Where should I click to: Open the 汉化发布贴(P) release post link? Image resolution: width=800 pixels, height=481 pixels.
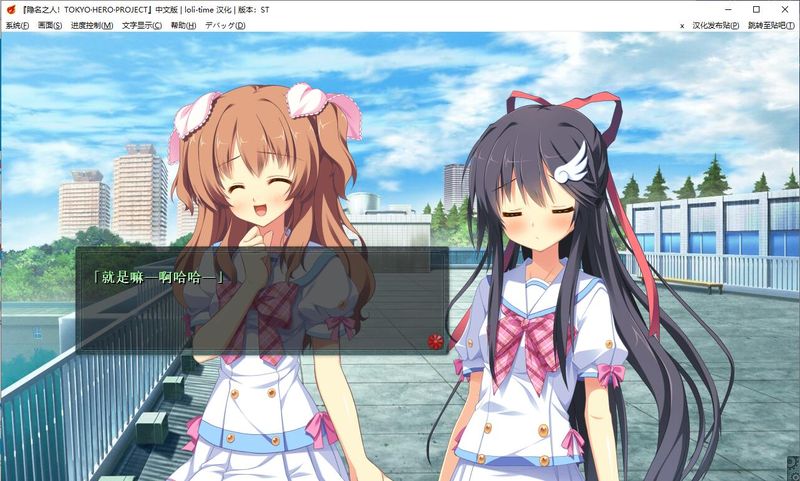point(716,25)
